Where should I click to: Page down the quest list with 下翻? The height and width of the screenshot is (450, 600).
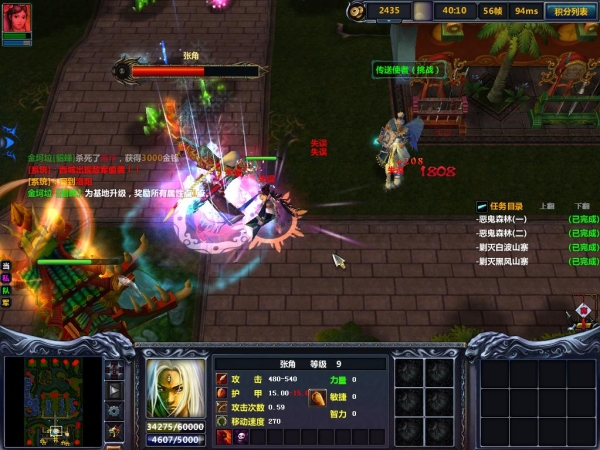click(582, 205)
